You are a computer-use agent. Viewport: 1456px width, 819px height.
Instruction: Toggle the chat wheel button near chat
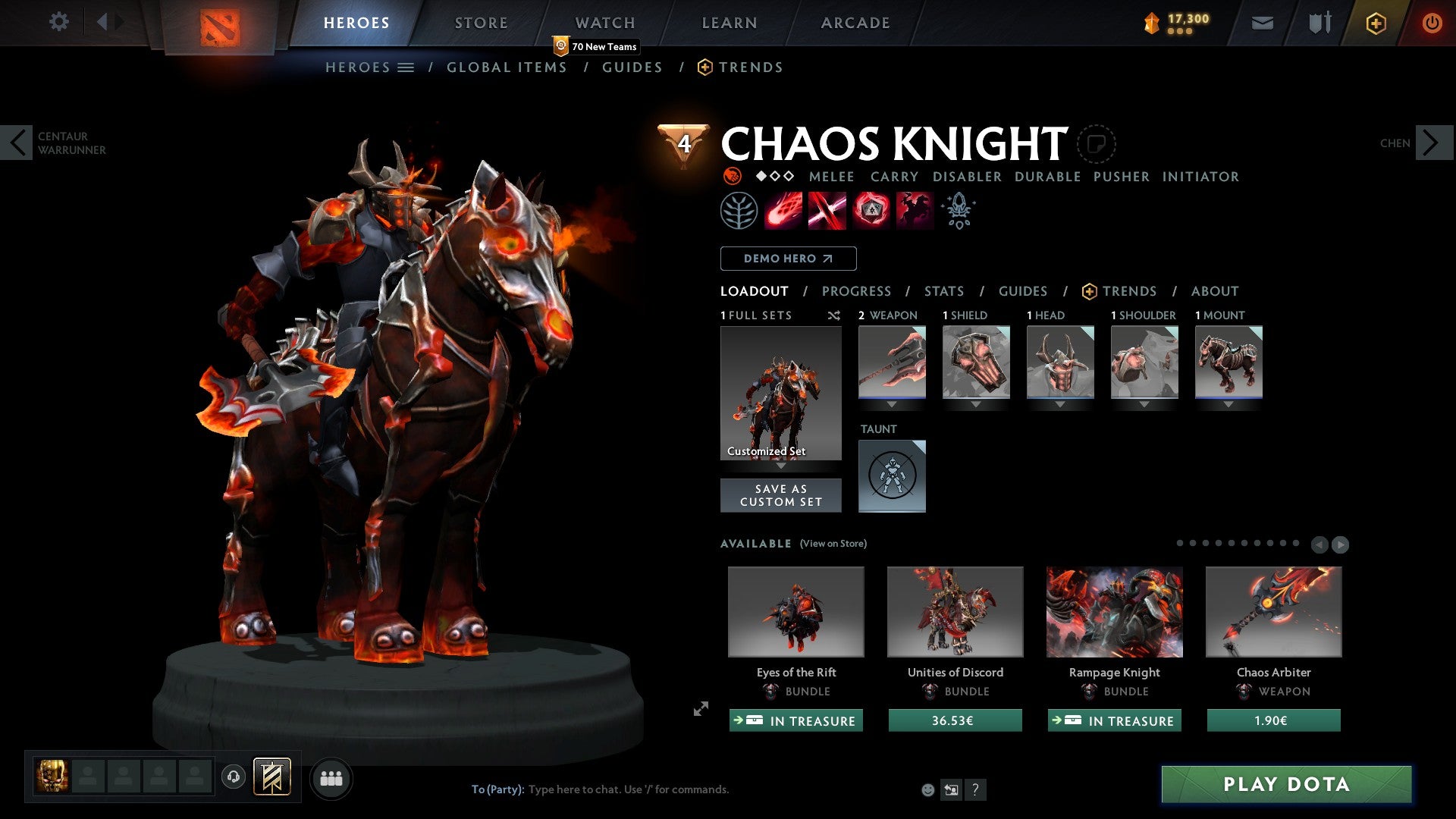tap(951, 789)
